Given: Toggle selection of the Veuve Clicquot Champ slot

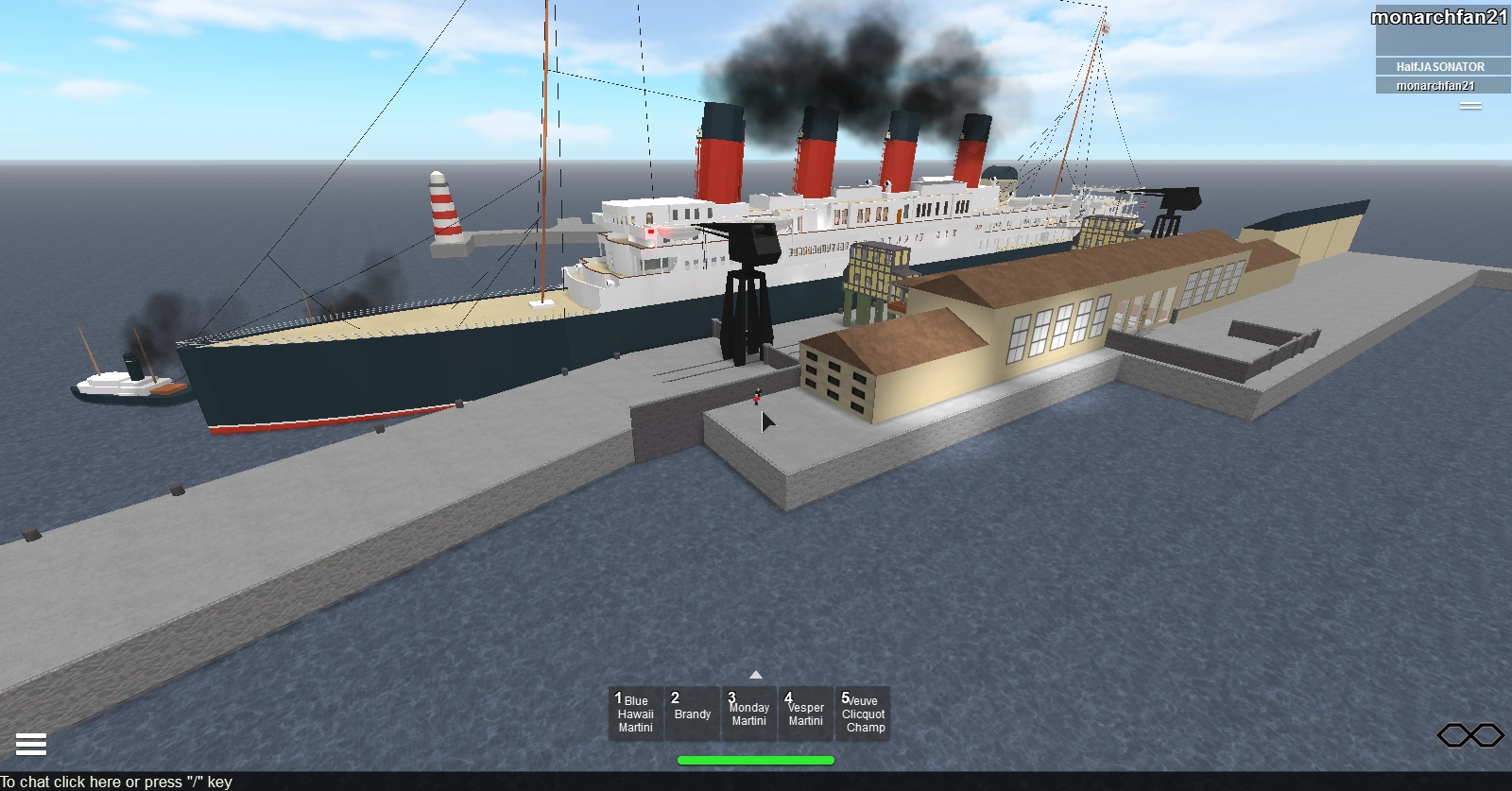Looking at the screenshot, I should [x=863, y=714].
